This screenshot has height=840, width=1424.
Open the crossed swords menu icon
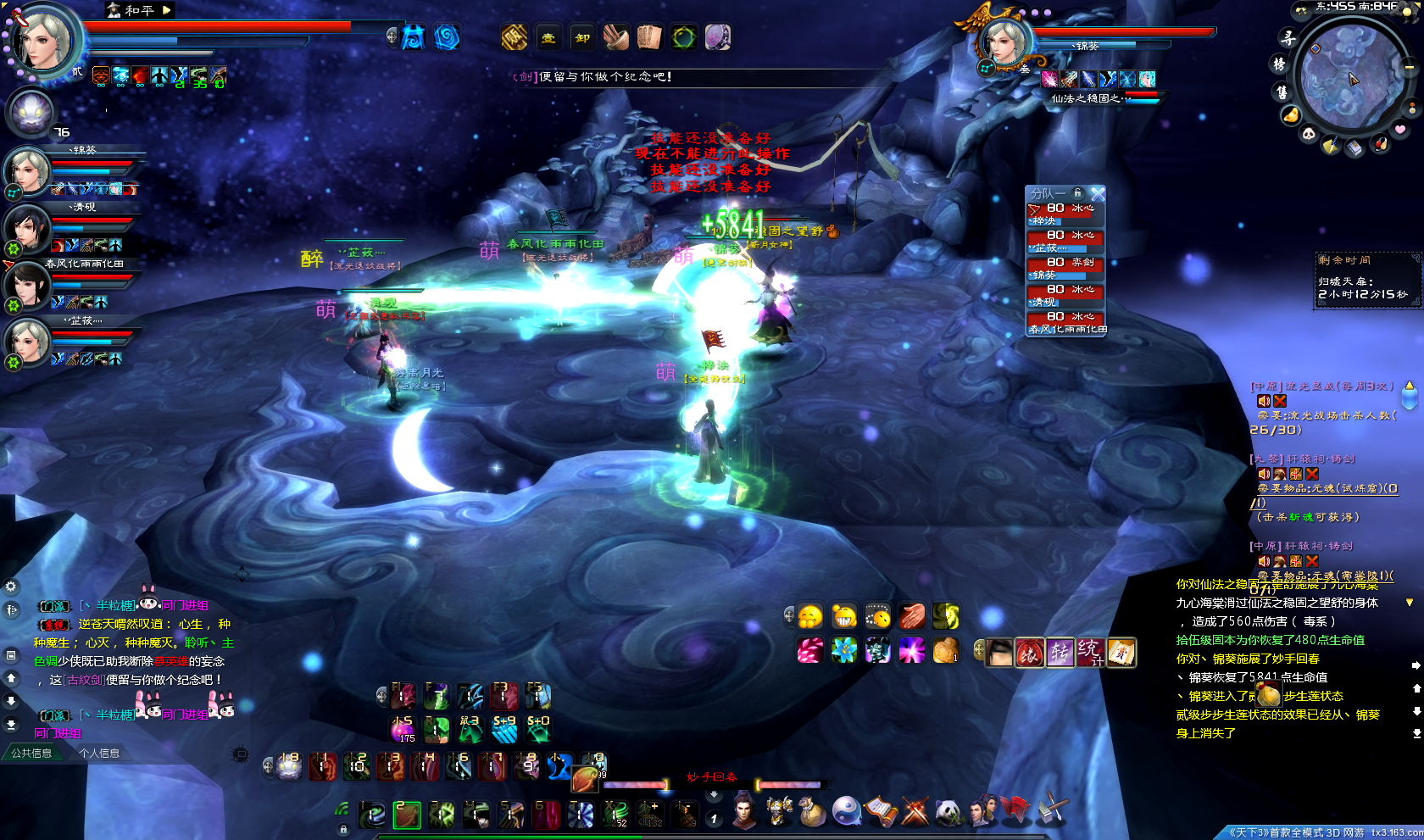(x=915, y=812)
